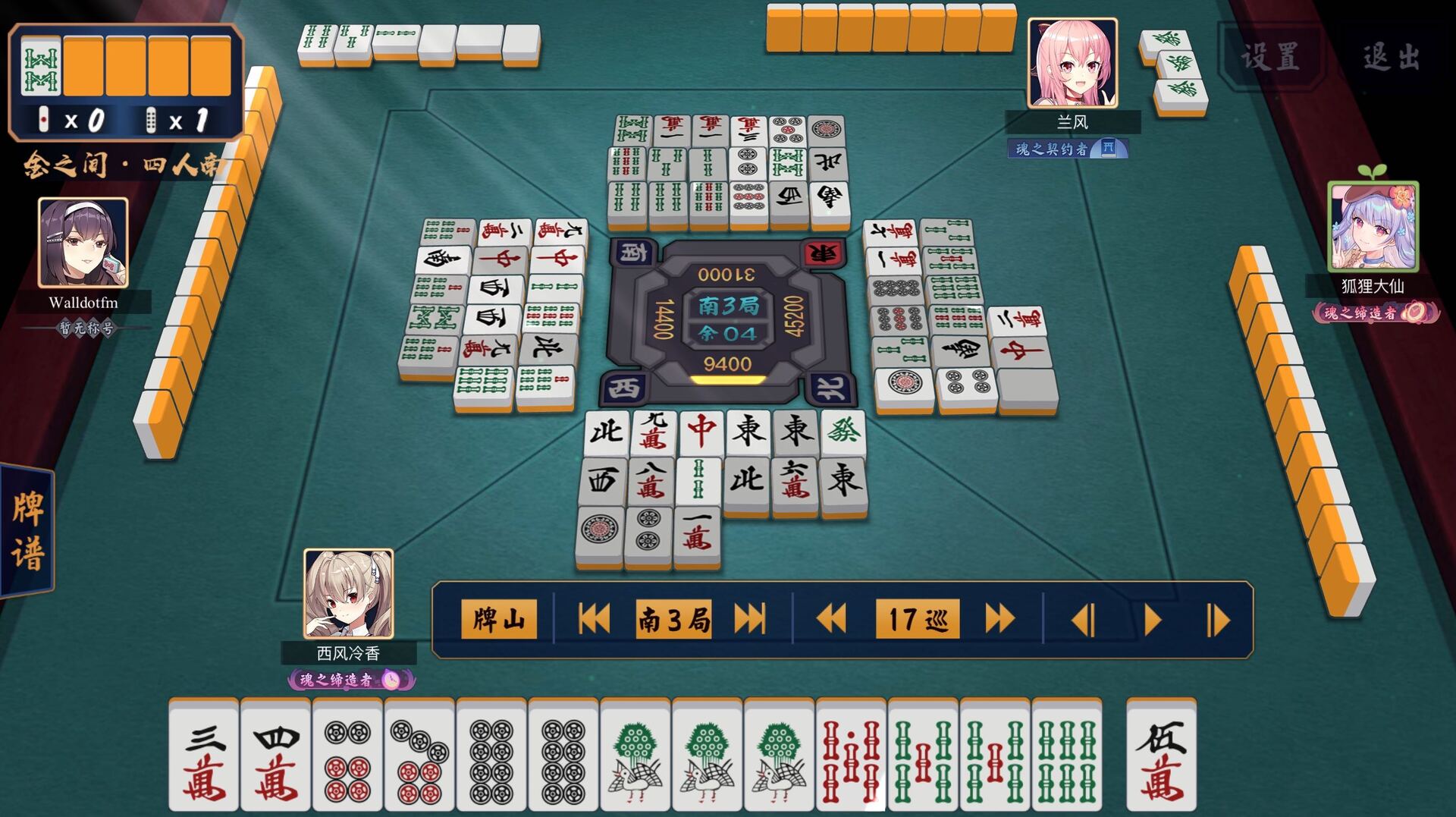Play the replay from current position
This screenshot has height=817, width=1456.
click(1150, 619)
